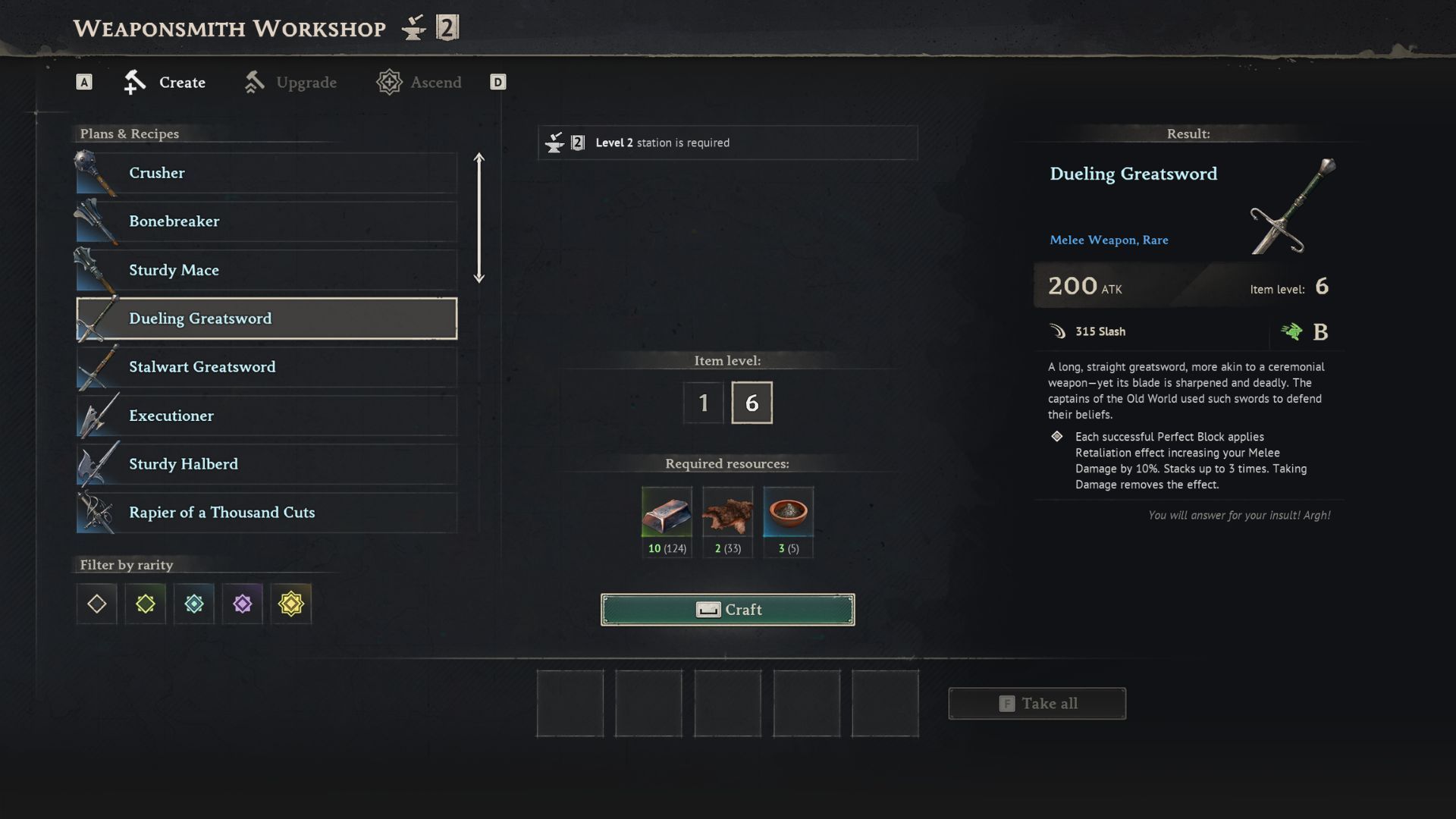Switch to the Create tab

(165, 83)
